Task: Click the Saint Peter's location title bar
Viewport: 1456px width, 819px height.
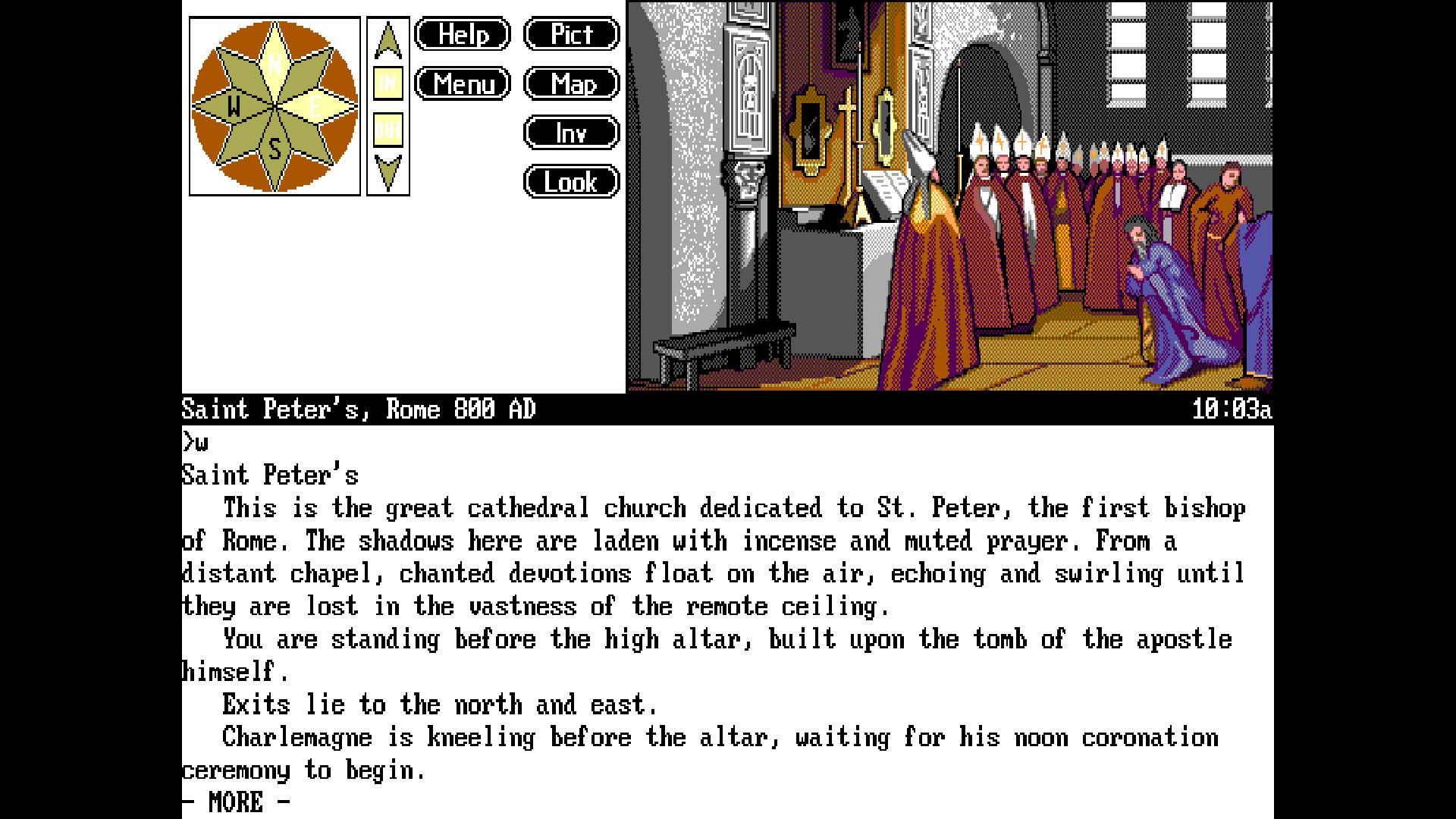Action: (x=356, y=409)
